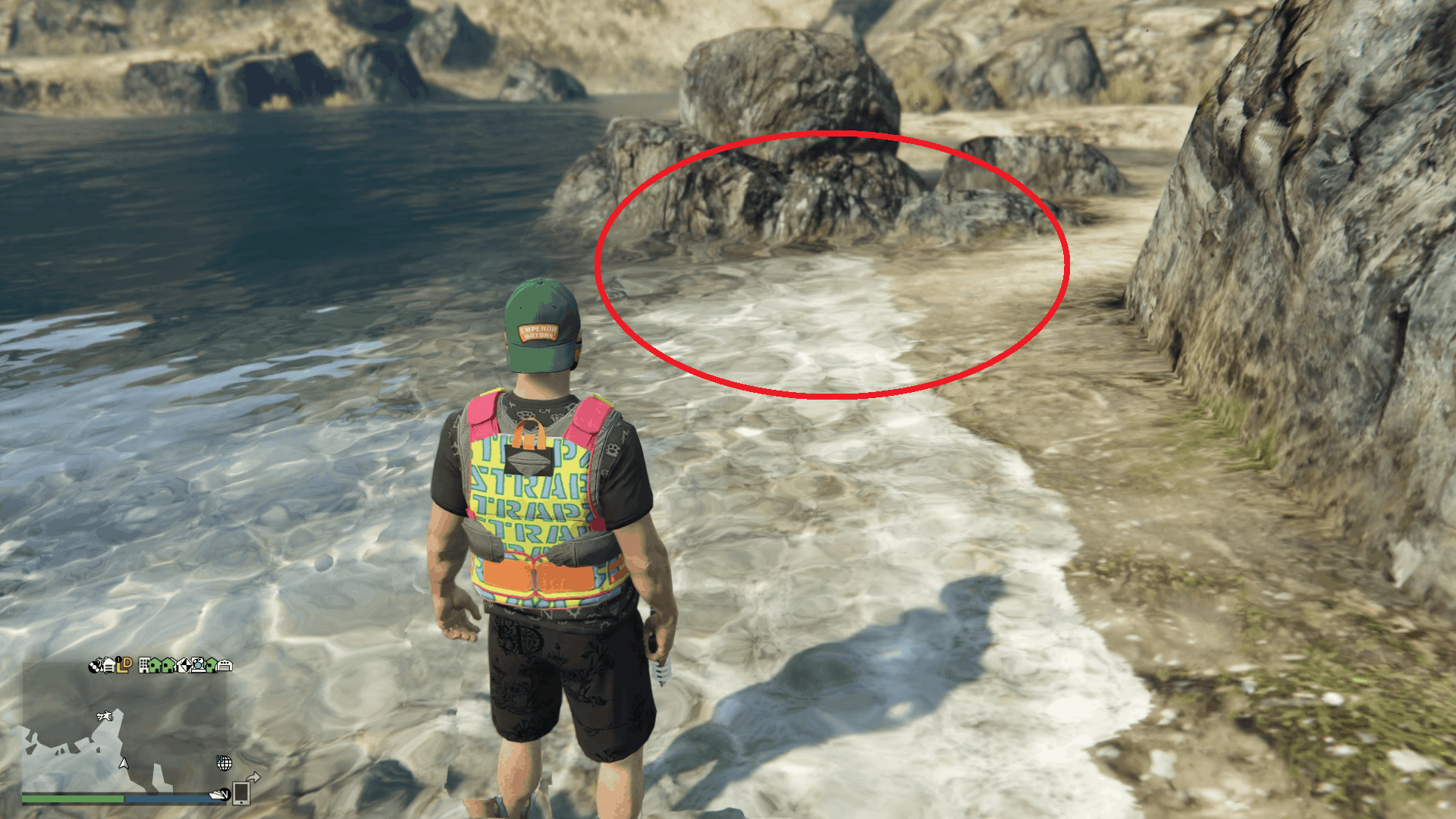The height and width of the screenshot is (819, 1456).
Task: Select the nightclub record icon above the minimap
Action: [x=95, y=665]
